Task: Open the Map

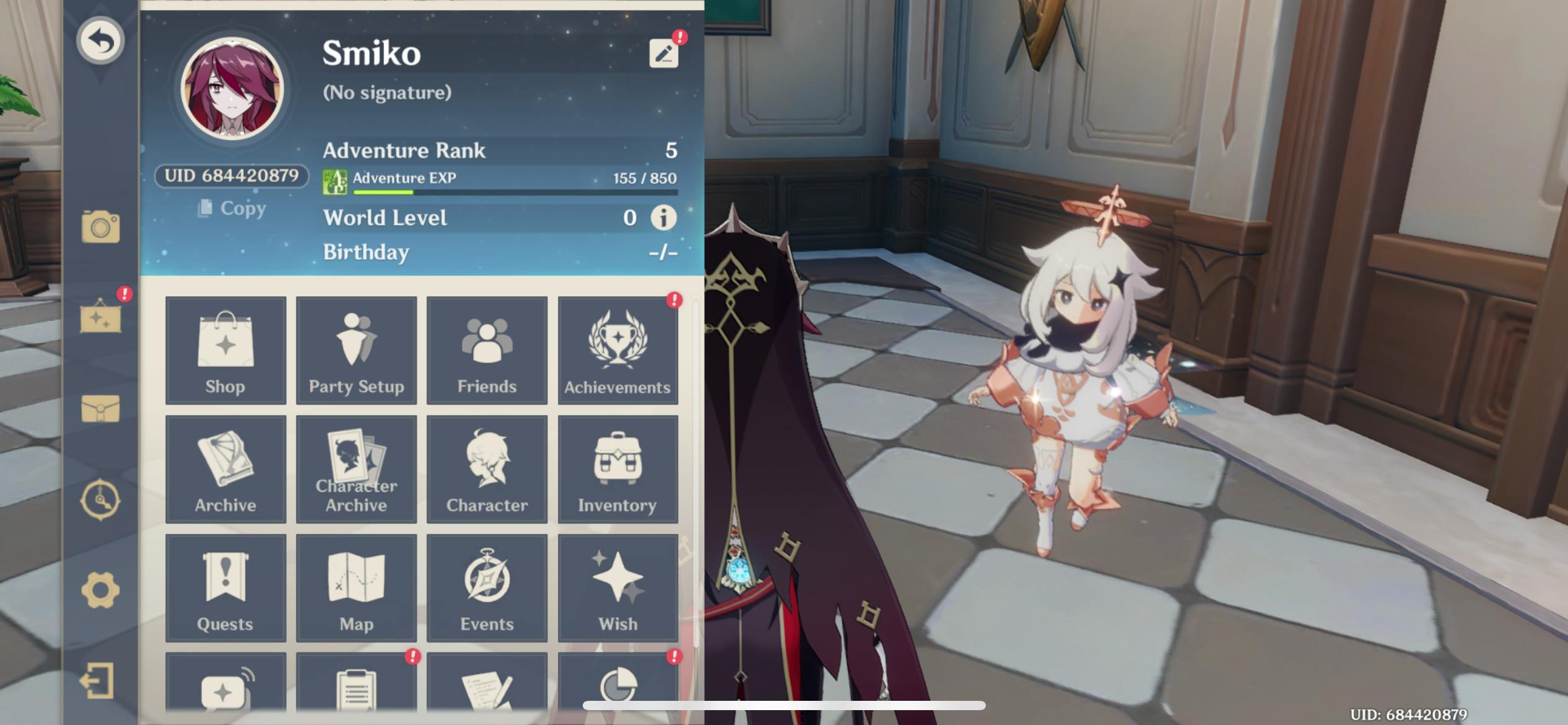Action: (x=356, y=589)
